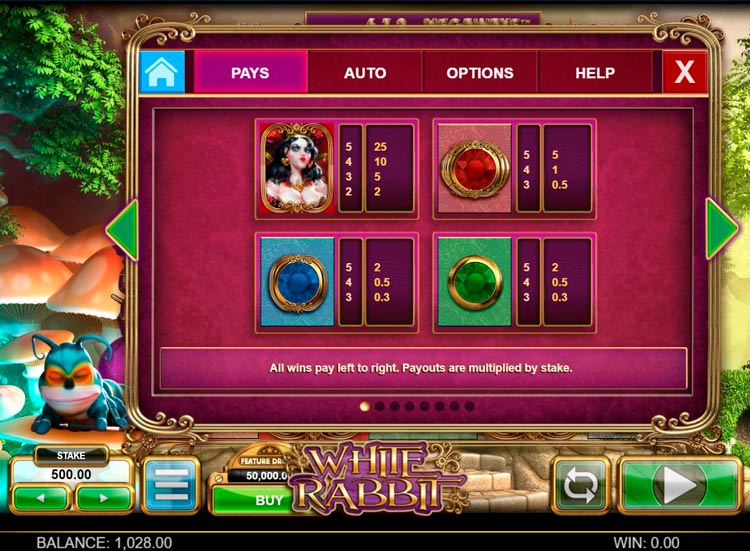Screen dimensions: 750x551
Task: Jump to the last paytable page dot
Action: click(x=469, y=407)
